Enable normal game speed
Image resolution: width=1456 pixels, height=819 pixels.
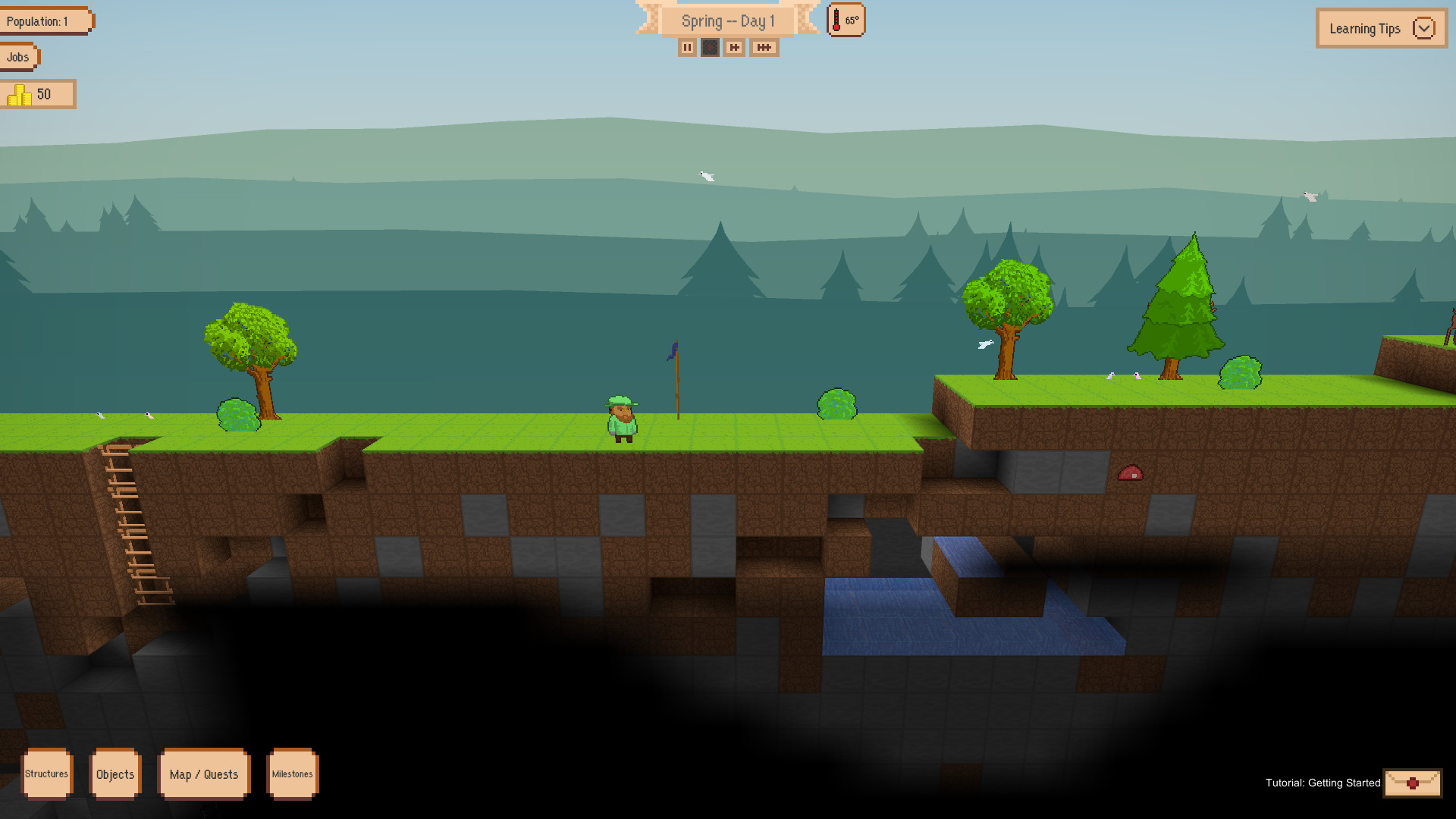coord(710,47)
